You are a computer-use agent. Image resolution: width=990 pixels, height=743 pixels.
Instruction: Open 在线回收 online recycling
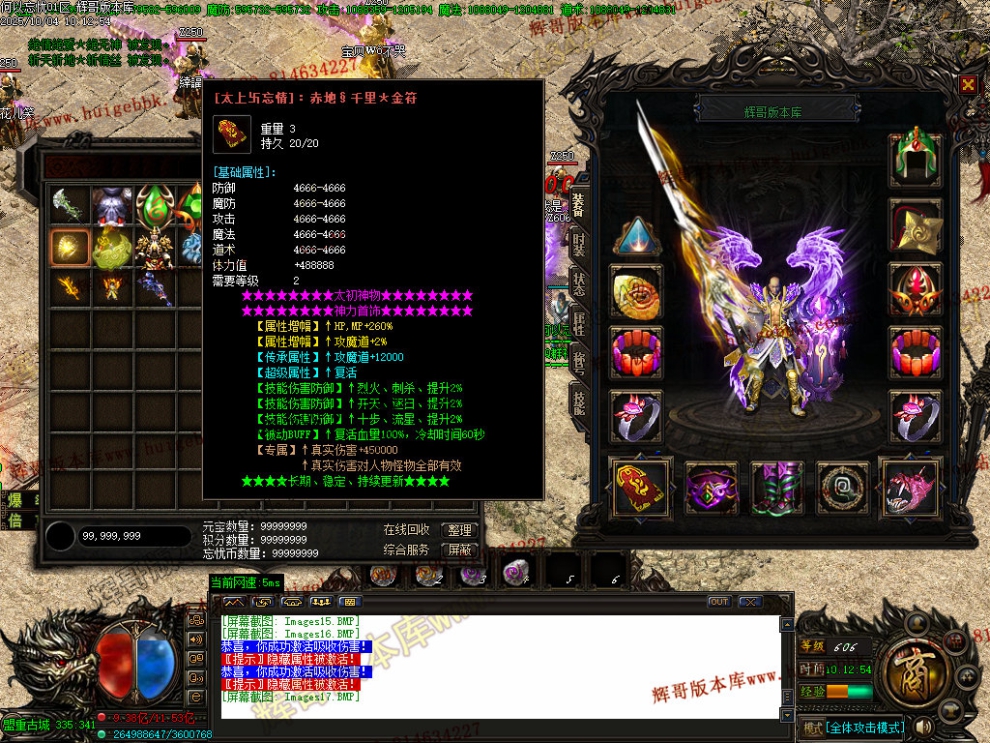(407, 531)
